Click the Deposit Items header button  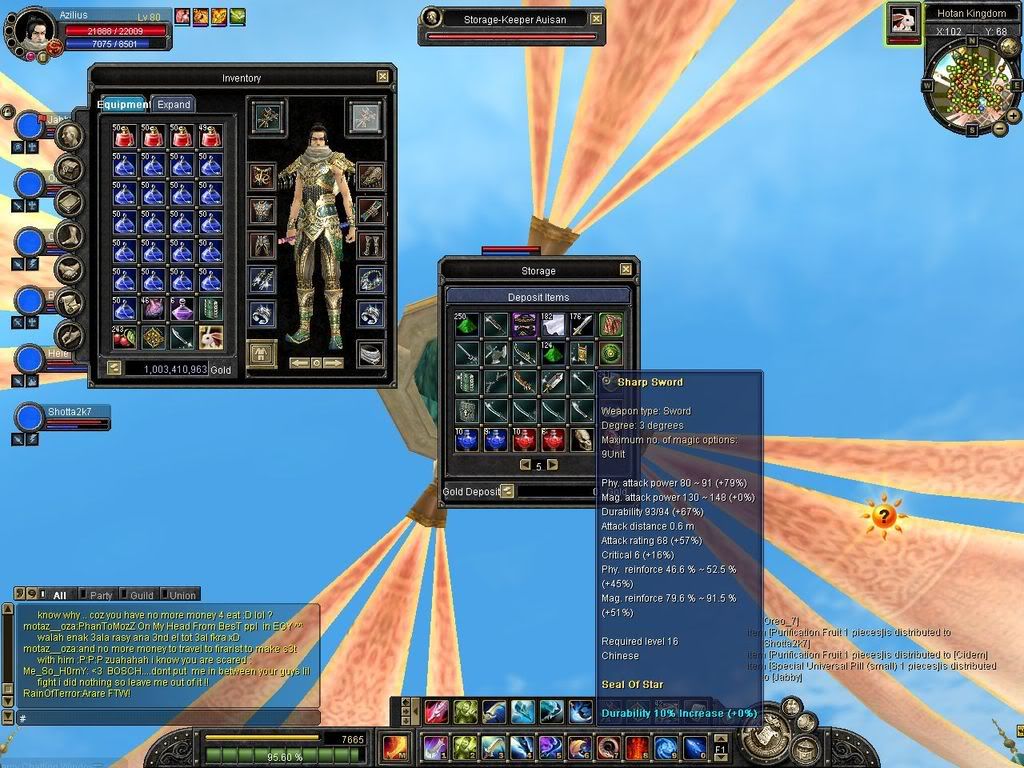click(x=538, y=297)
